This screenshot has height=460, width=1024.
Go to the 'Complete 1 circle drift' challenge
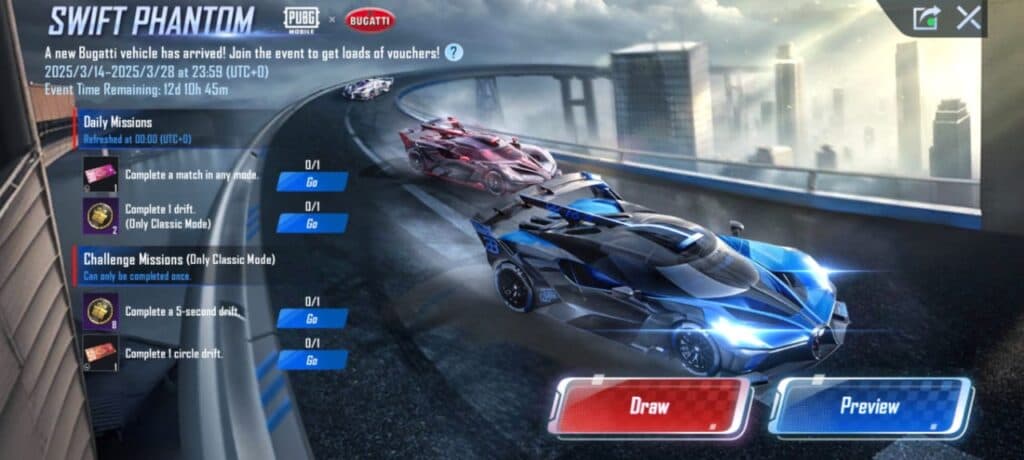pyautogui.click(x=312, y=360)
